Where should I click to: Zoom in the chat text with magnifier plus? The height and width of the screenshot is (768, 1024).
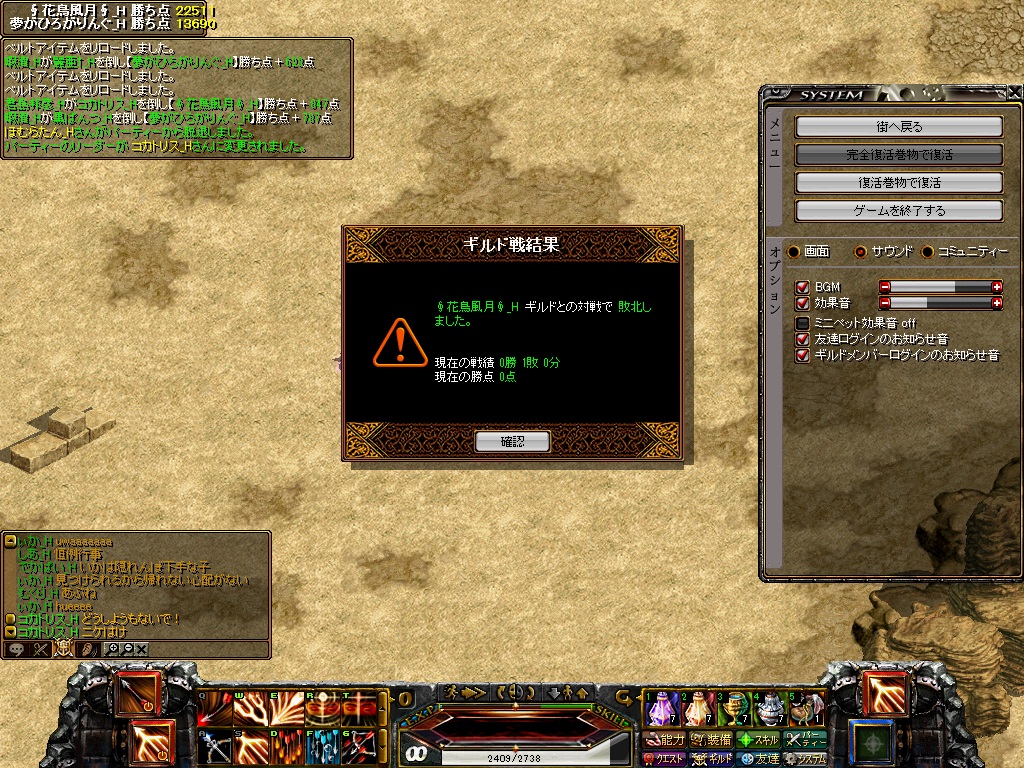112,649
